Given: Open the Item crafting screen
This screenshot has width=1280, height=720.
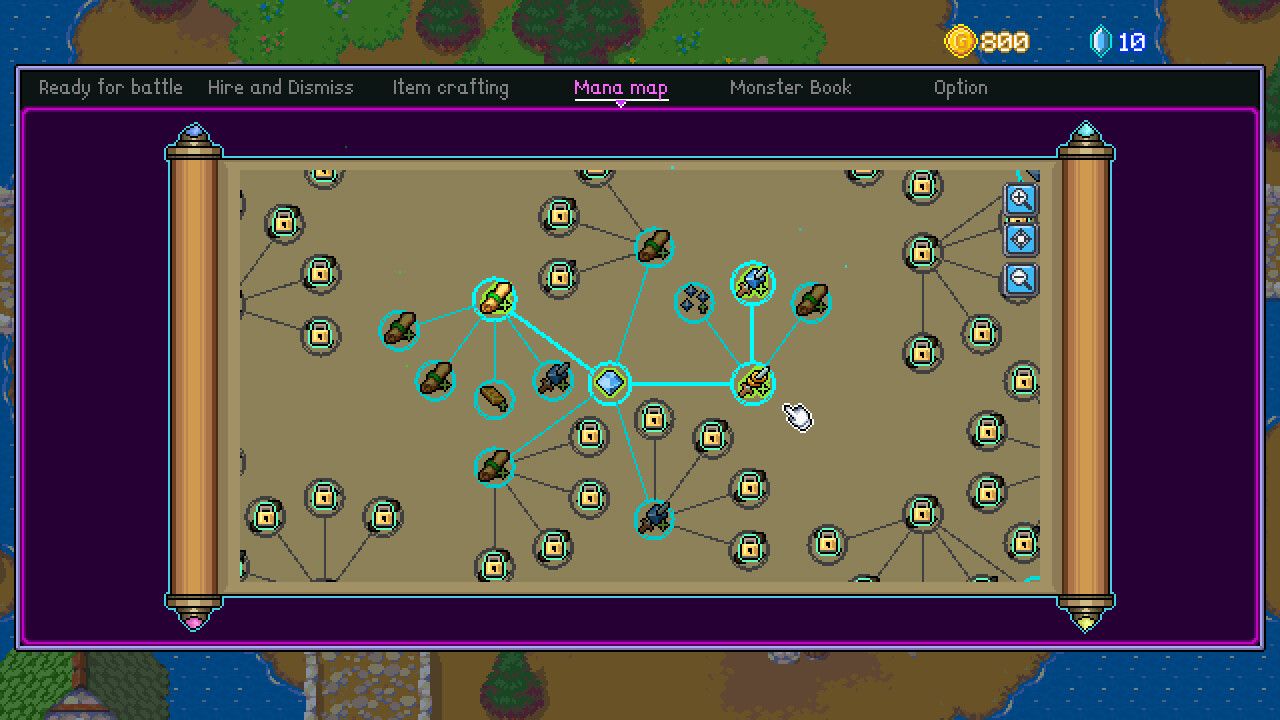Looking at the screenshot, I should tap(450, 87).
